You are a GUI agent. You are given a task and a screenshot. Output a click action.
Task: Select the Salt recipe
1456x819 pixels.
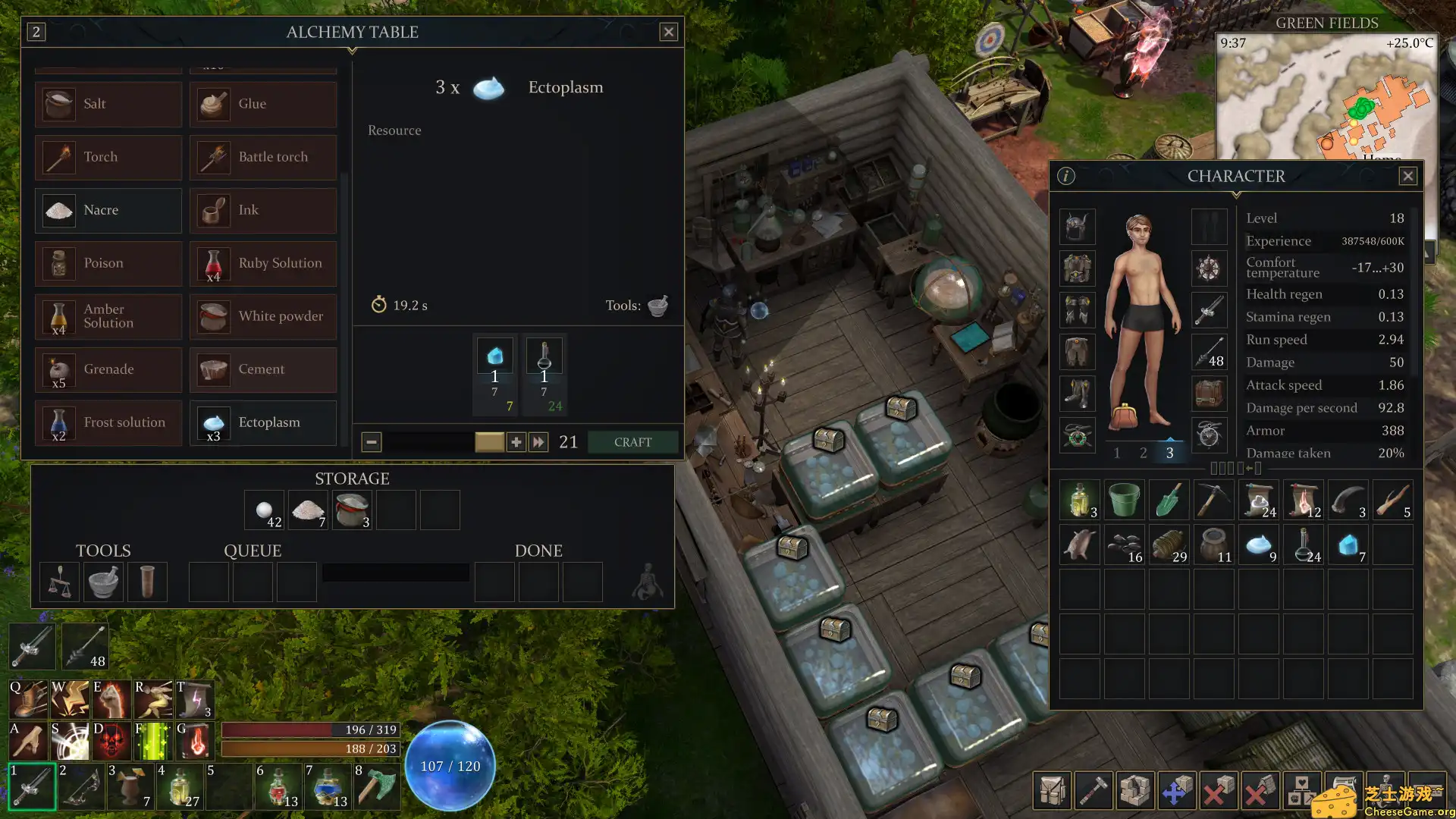108,104
